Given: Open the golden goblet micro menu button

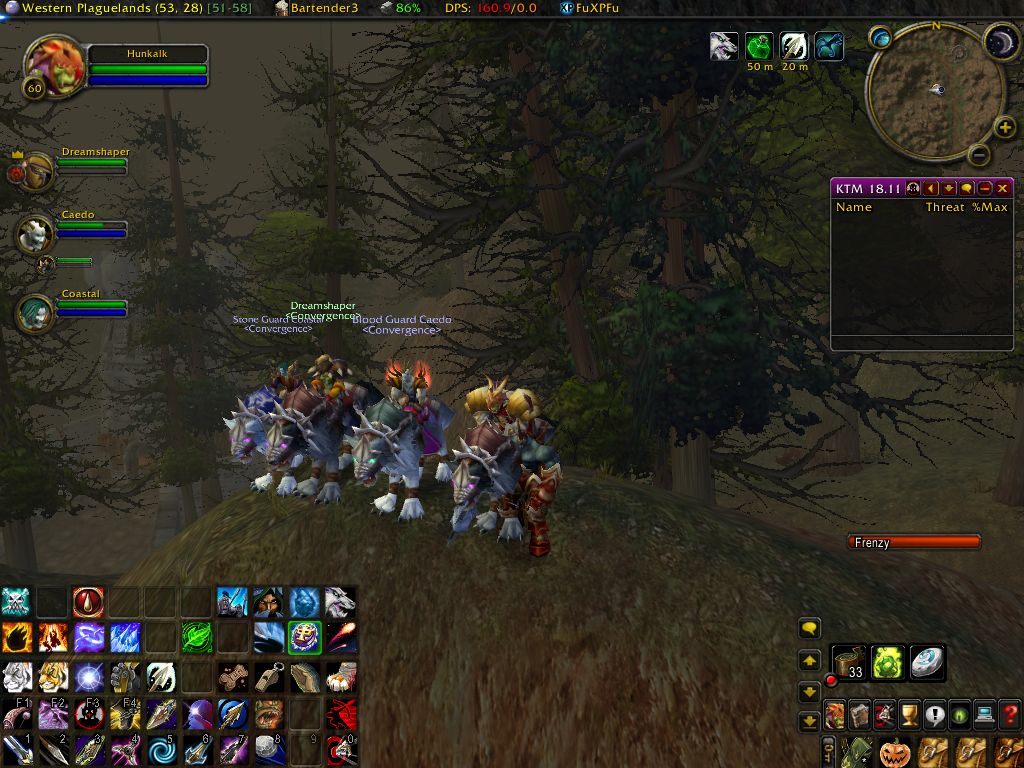Looking at the screenshot, I should coord(909,715).
